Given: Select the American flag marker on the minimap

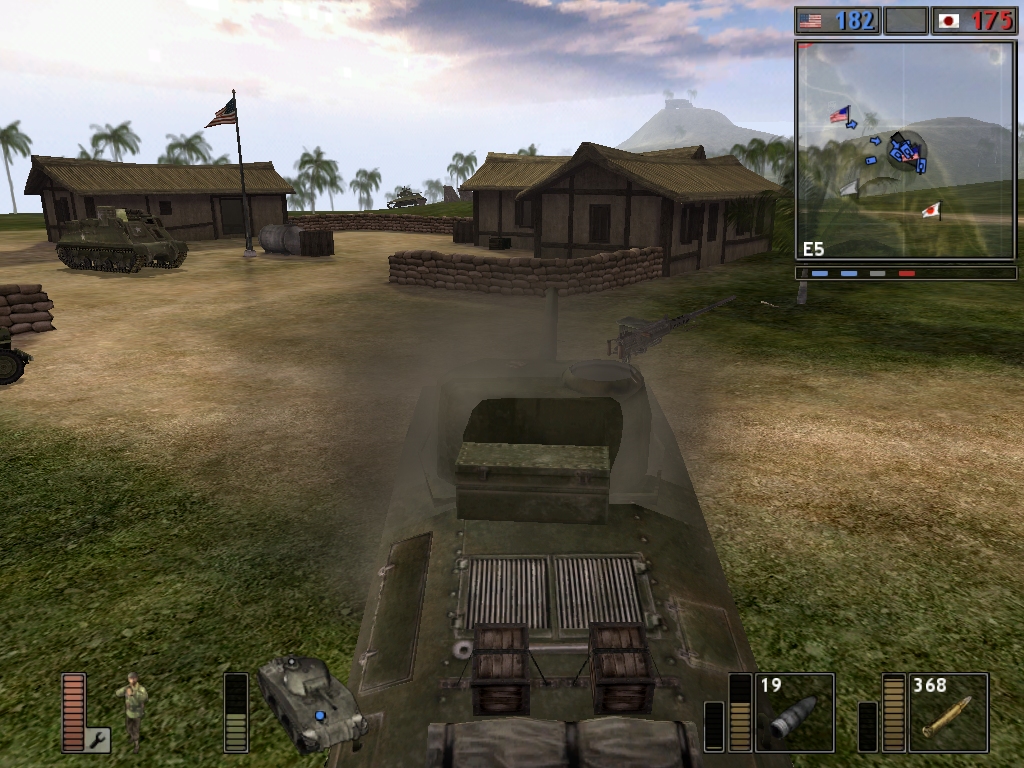Looking at the screenshot, I should (839, 114).
